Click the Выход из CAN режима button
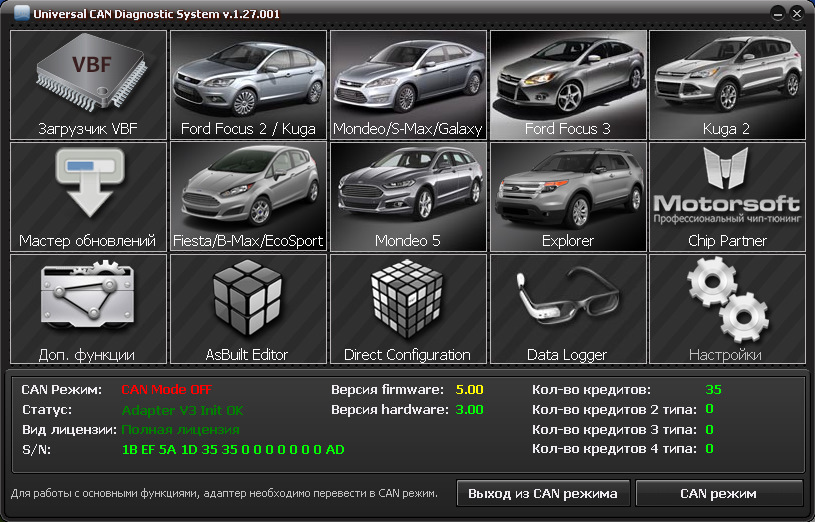The height and width of the screenshot is (522, 815). (x=543, y=494)
